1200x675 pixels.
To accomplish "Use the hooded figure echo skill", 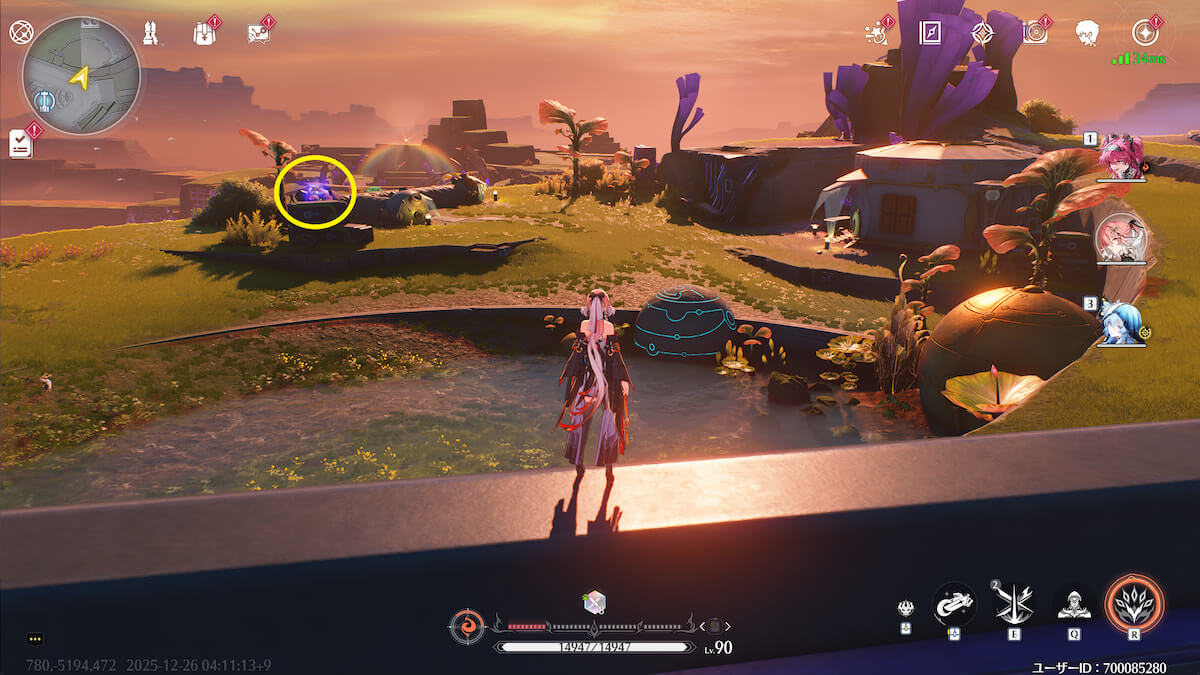I will [x=1074, y=602].
